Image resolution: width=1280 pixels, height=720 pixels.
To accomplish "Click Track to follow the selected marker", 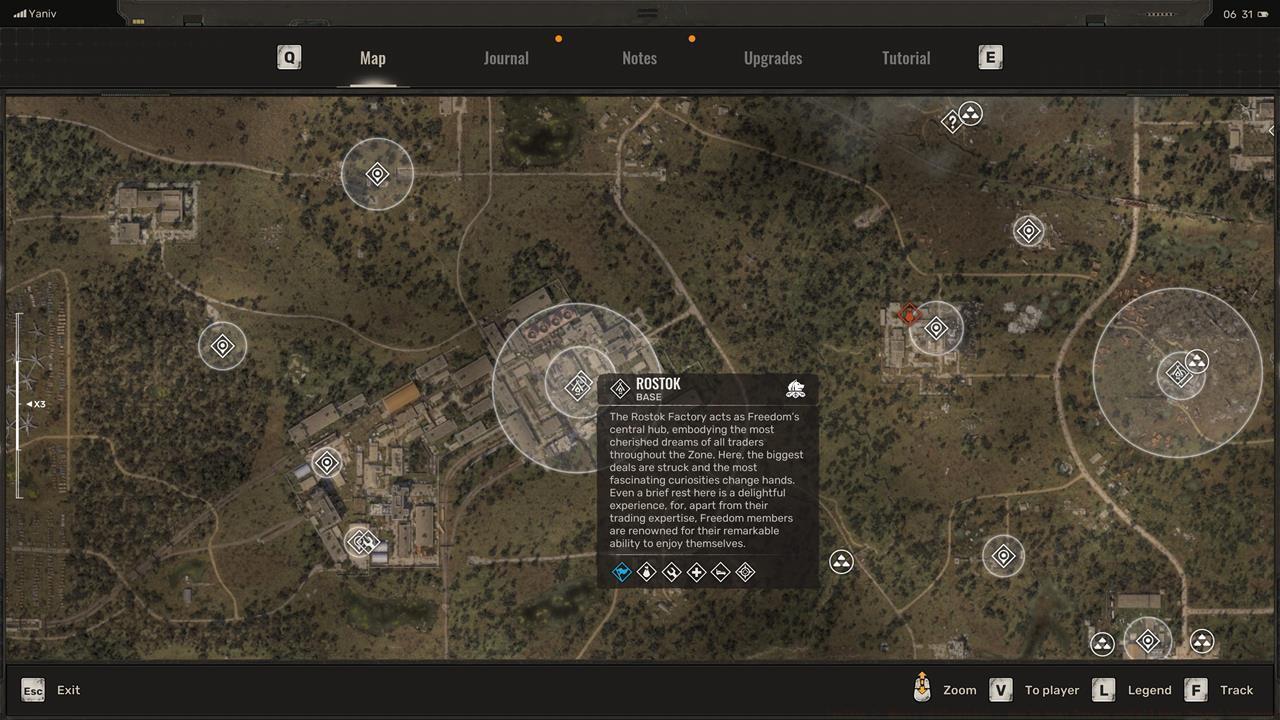I will (x=1236, y=690).
